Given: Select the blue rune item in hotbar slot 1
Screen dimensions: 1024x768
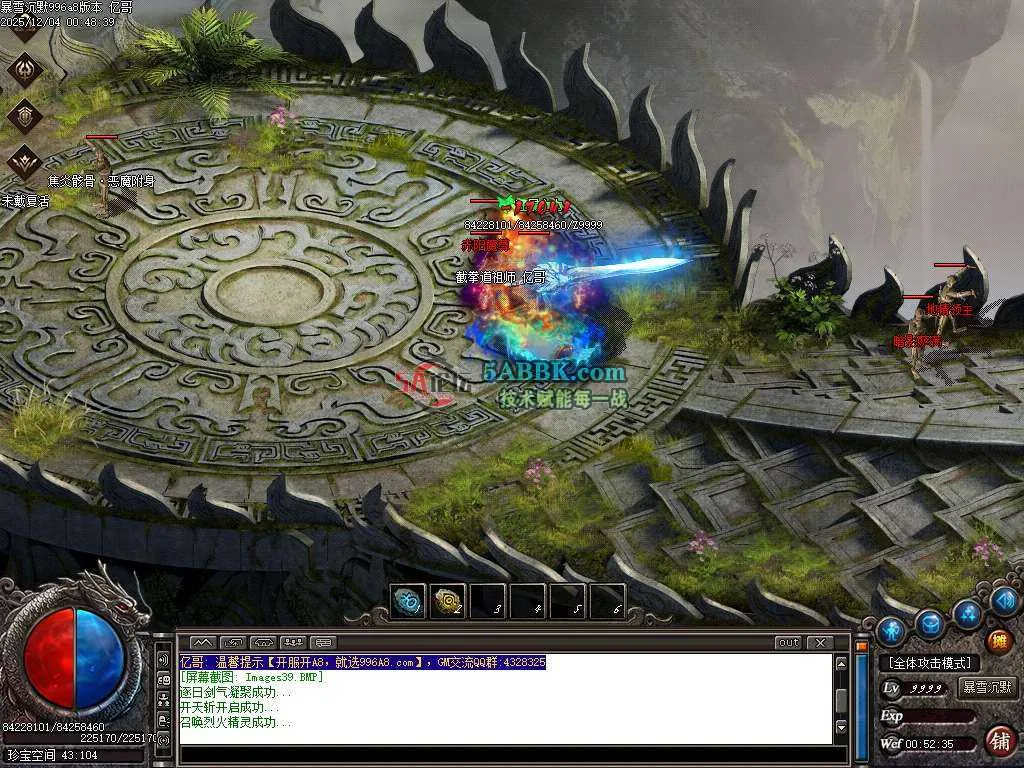Looking at the screenshot, I should point(408,602).
